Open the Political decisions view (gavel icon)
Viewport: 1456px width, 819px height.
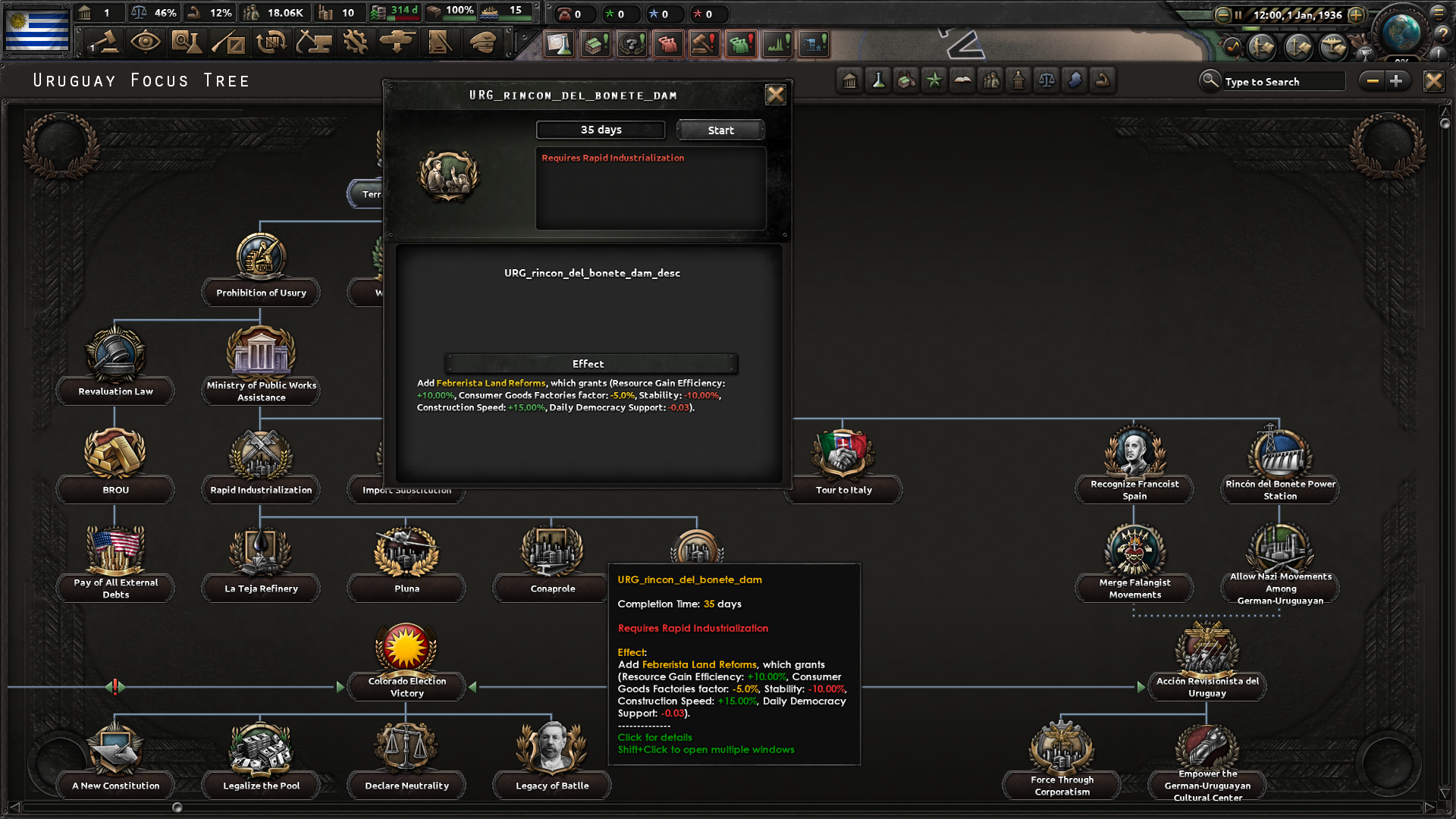(x=104, y=43)
